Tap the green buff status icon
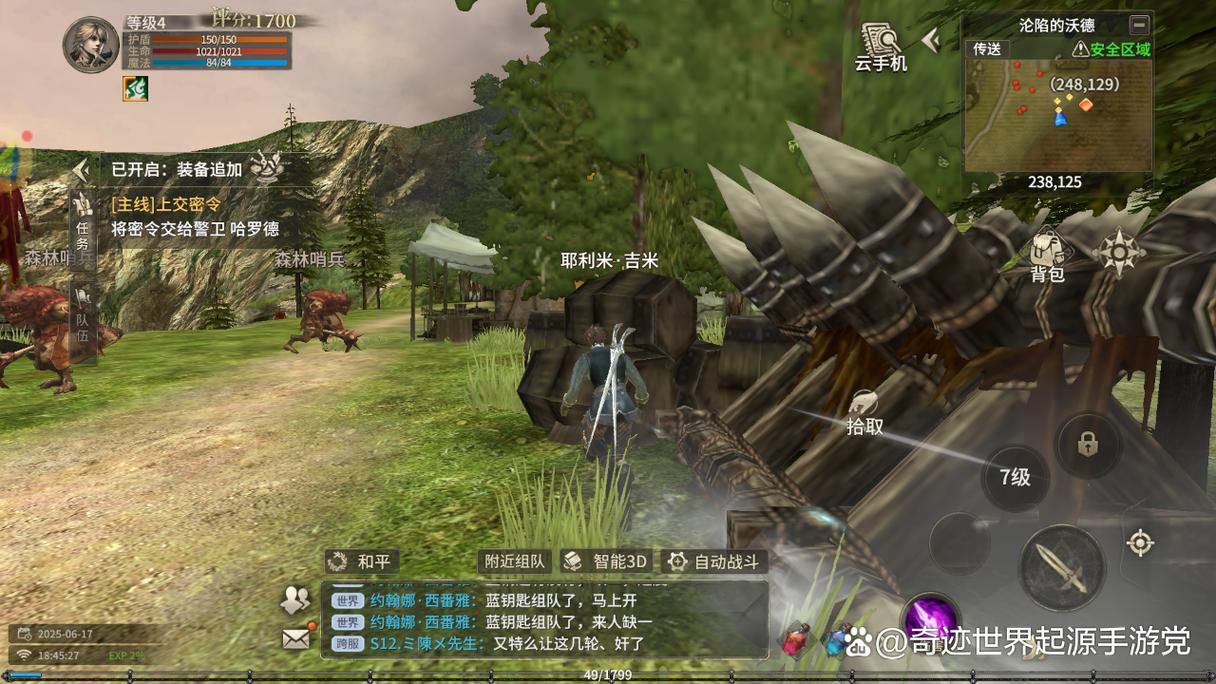Viewport: 1216px width, 684px height. (x=135, y=88)
